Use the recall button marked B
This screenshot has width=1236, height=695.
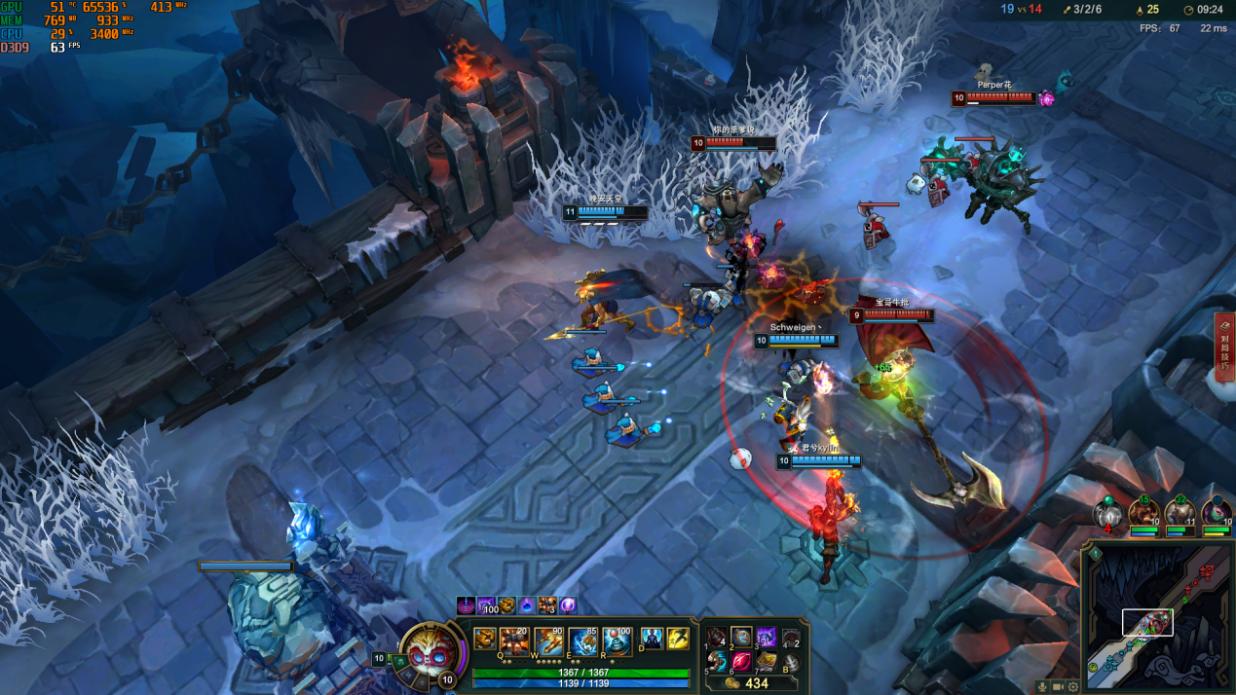(x=790, y=661)
